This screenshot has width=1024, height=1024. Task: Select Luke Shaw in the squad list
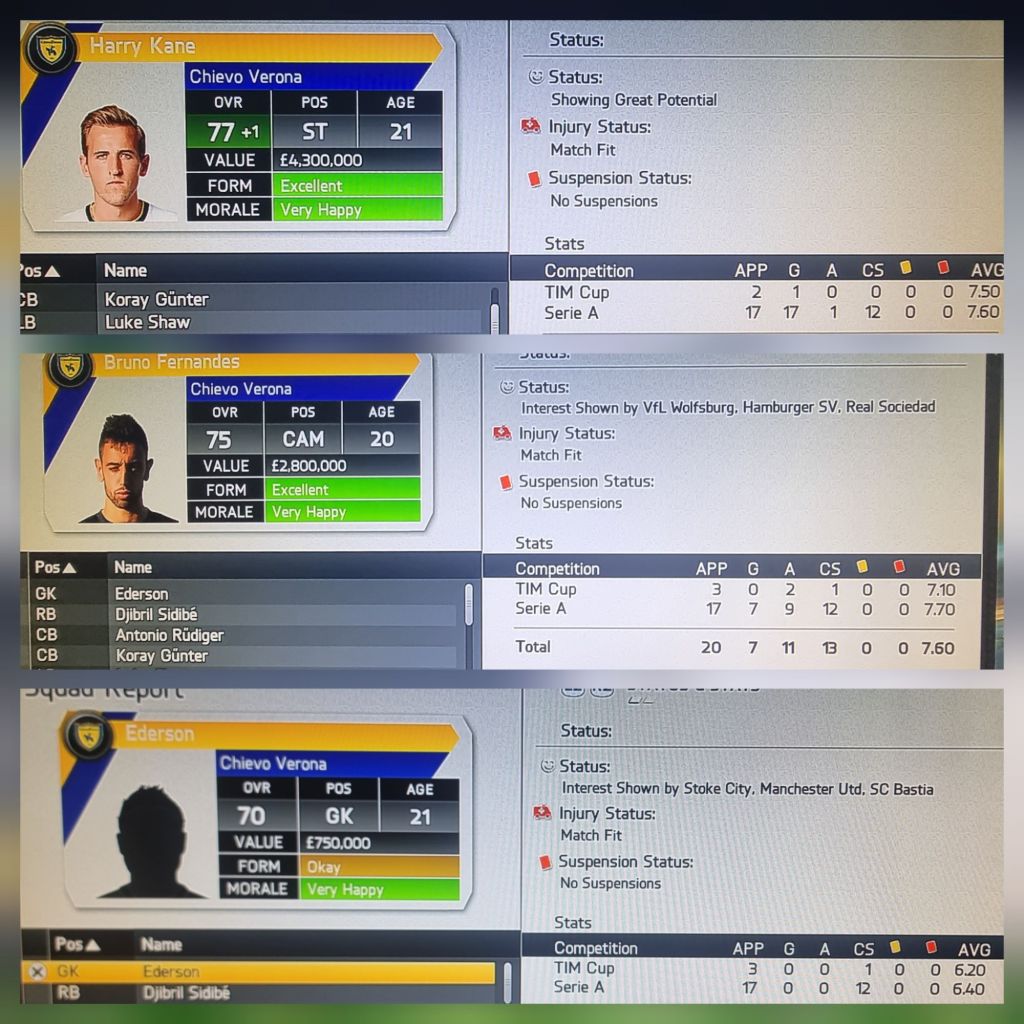click(x=147, y=322)
